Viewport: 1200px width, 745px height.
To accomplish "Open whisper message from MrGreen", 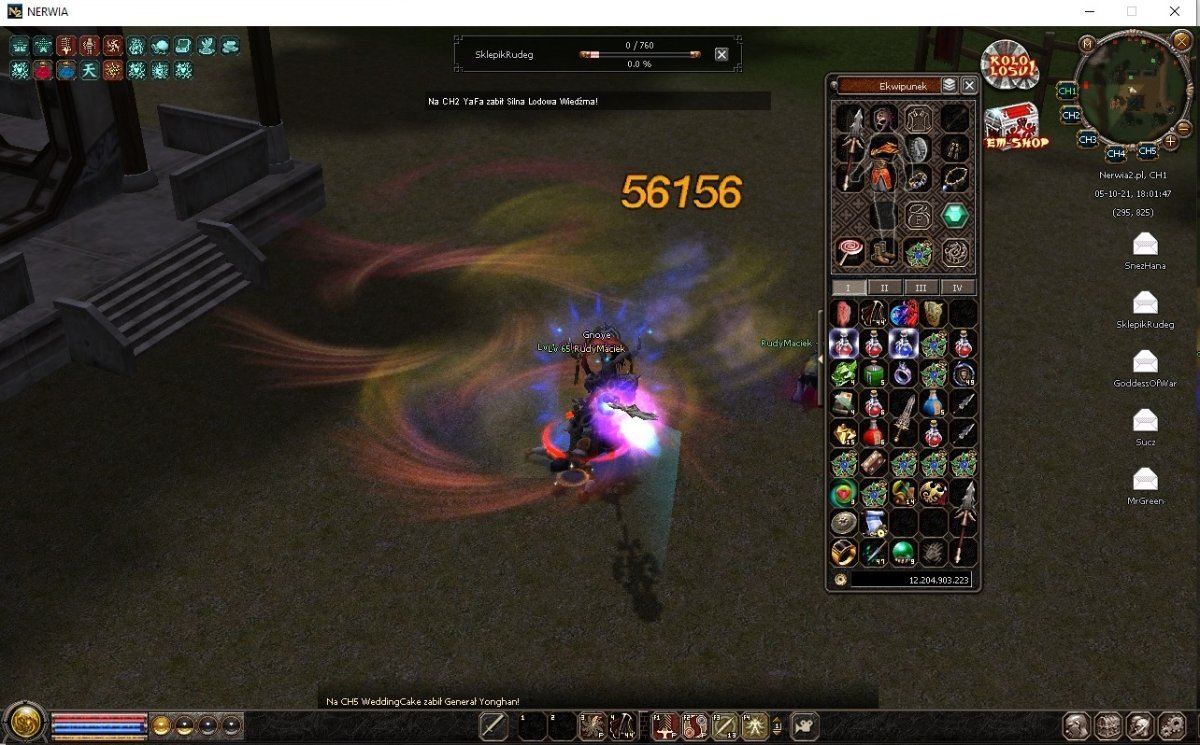I will [1145, 479].
